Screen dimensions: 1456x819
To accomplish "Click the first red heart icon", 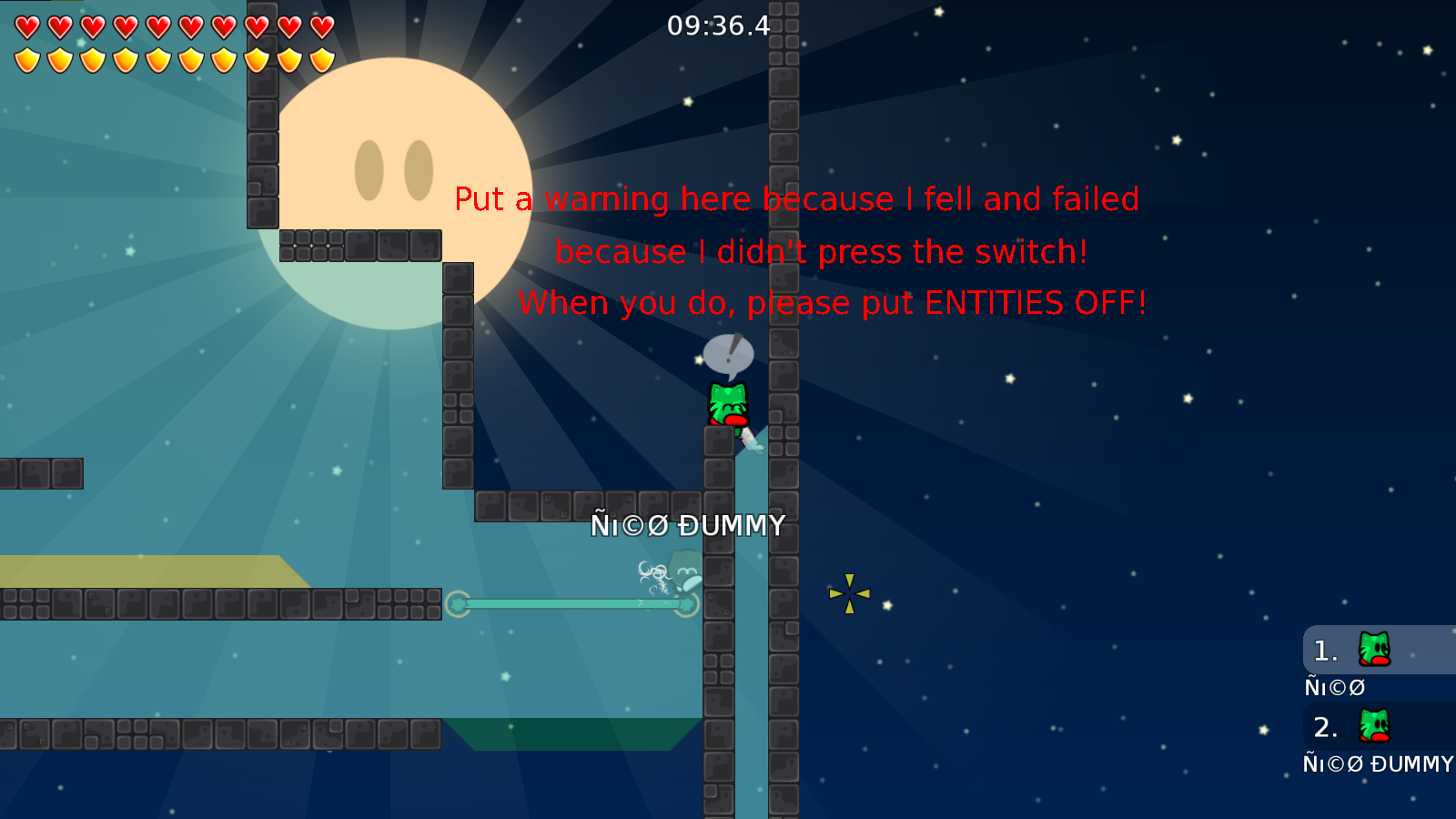I will click(25, 25).
